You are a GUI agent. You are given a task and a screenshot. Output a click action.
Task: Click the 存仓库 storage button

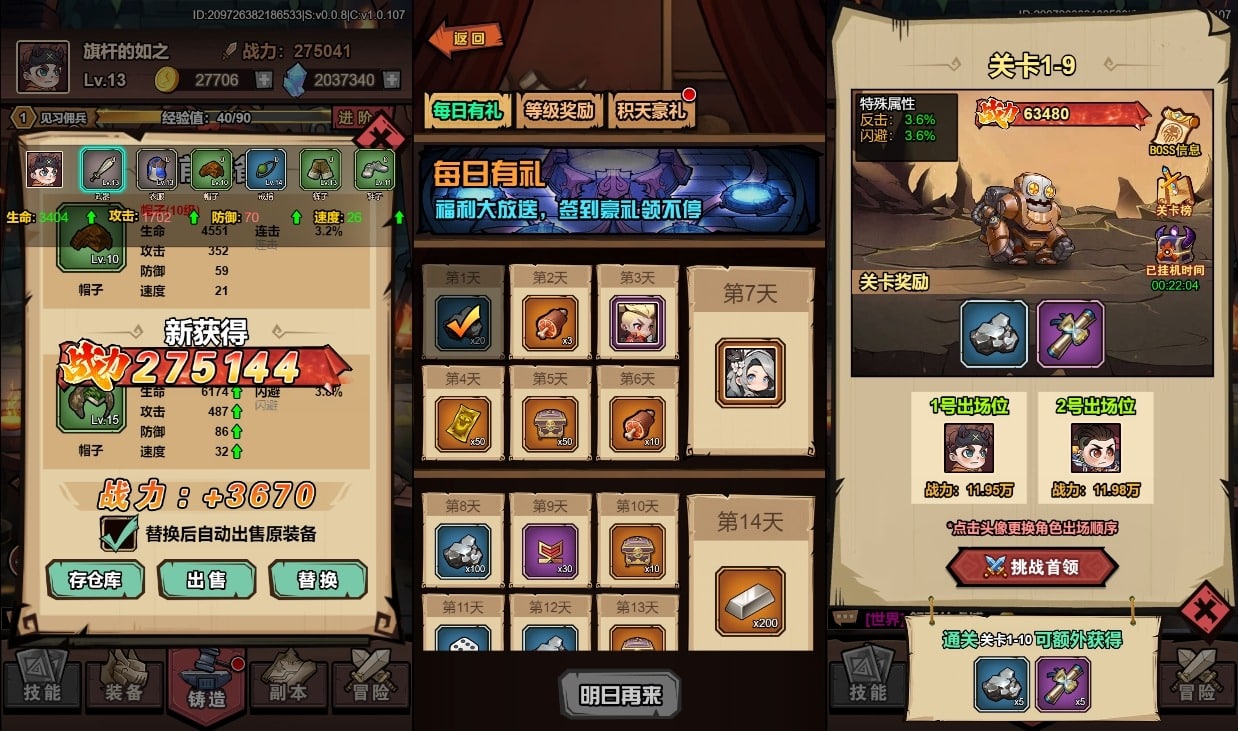tap(95, 579)
